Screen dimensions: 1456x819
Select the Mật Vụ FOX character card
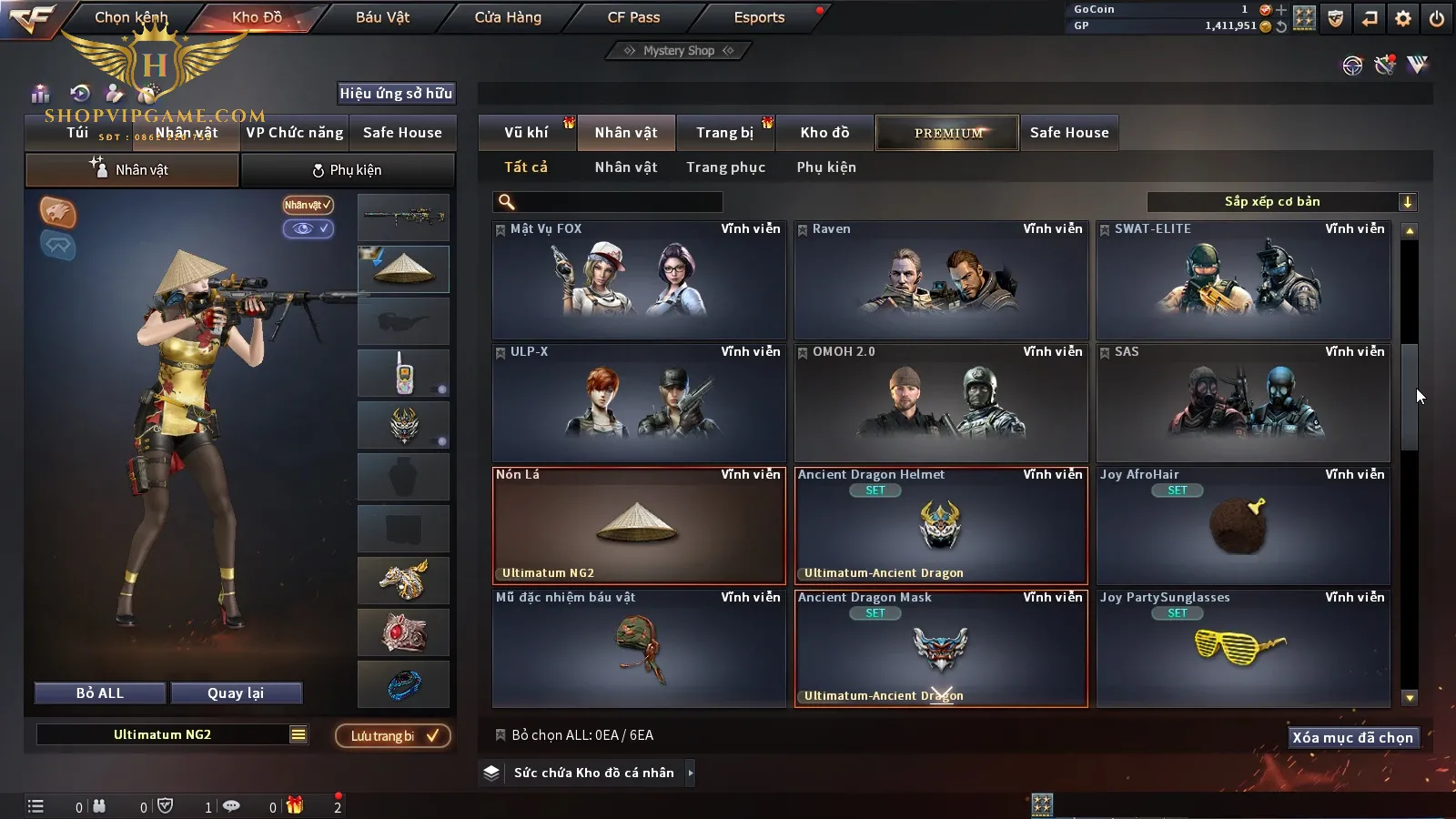click(x=639, y=280)
